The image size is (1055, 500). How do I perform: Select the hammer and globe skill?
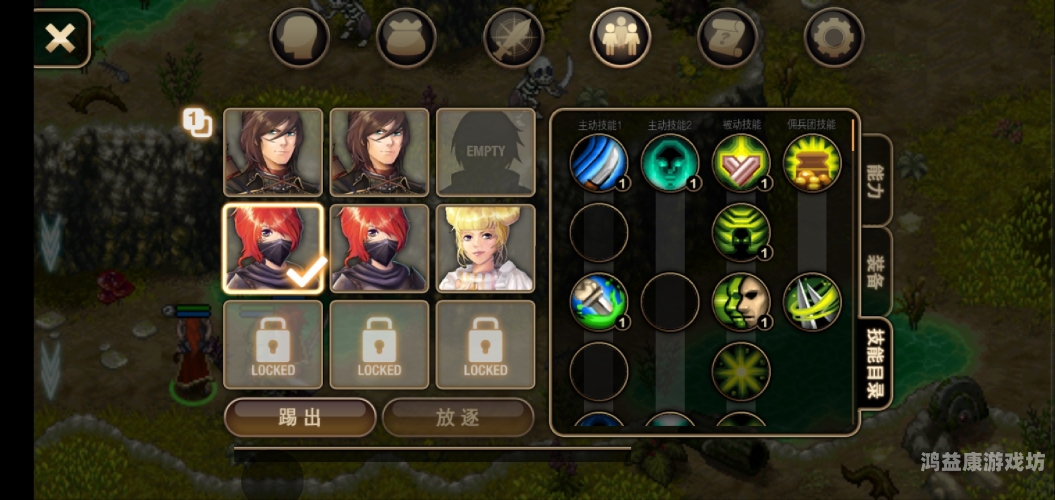pyautogui.click(x=598, y=302)
